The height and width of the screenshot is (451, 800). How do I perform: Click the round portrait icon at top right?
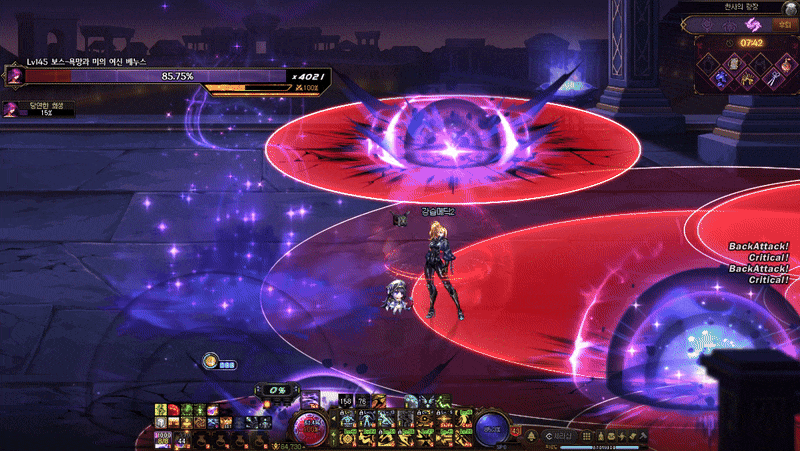[790, 8]
